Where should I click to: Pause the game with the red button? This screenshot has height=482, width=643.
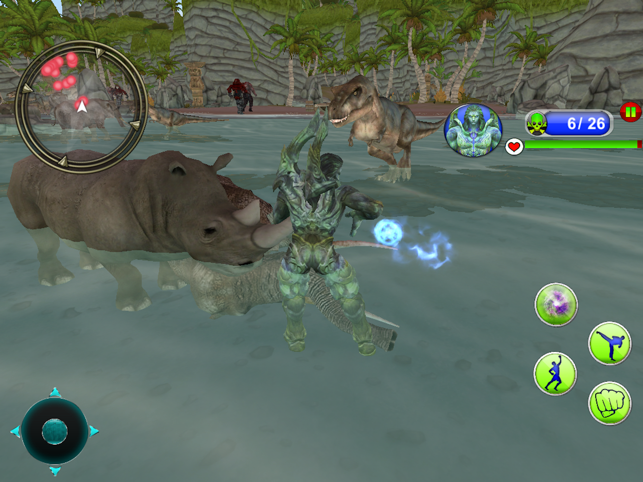(630, 112)
